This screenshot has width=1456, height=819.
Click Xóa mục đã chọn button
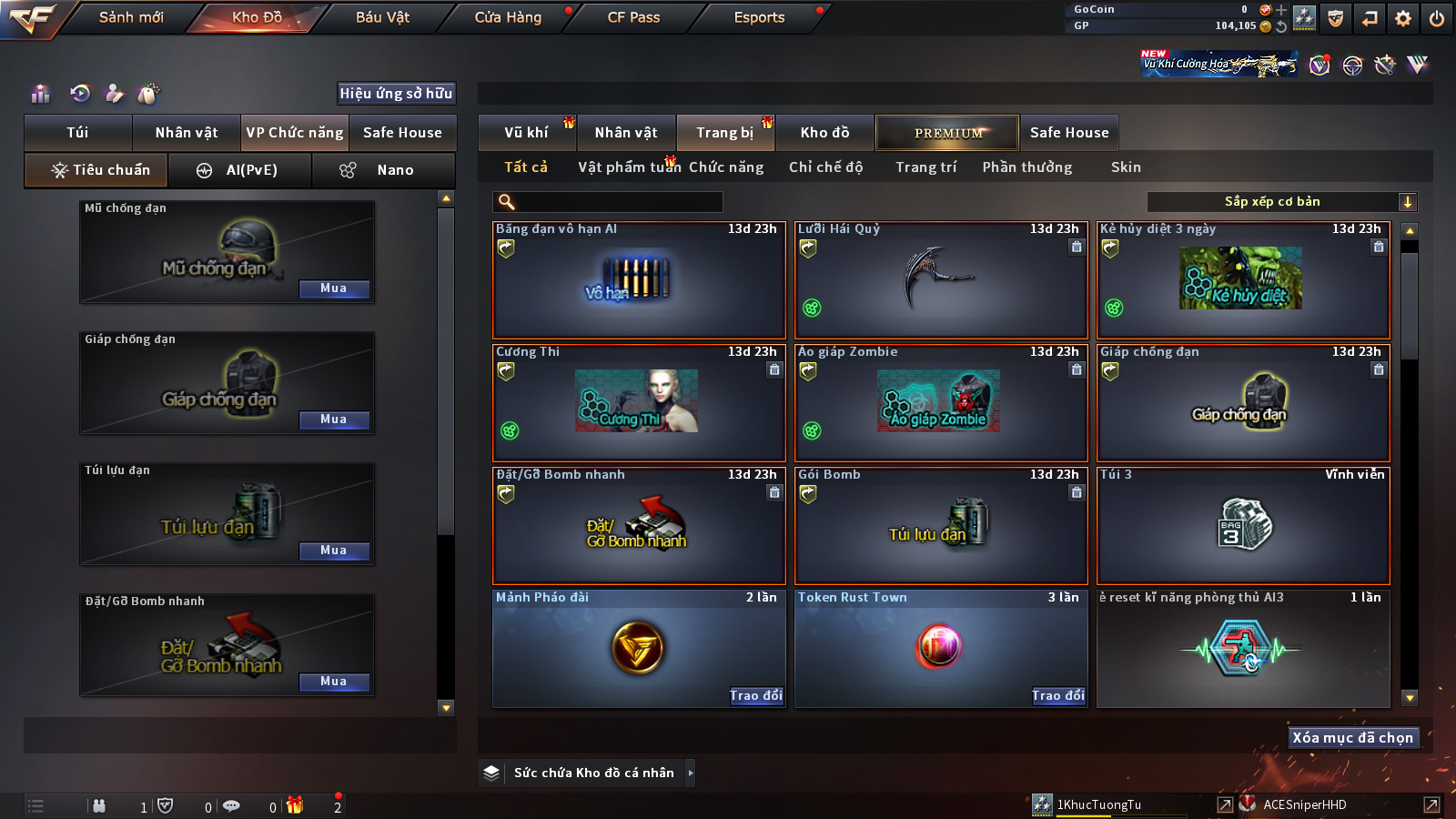1353,738
